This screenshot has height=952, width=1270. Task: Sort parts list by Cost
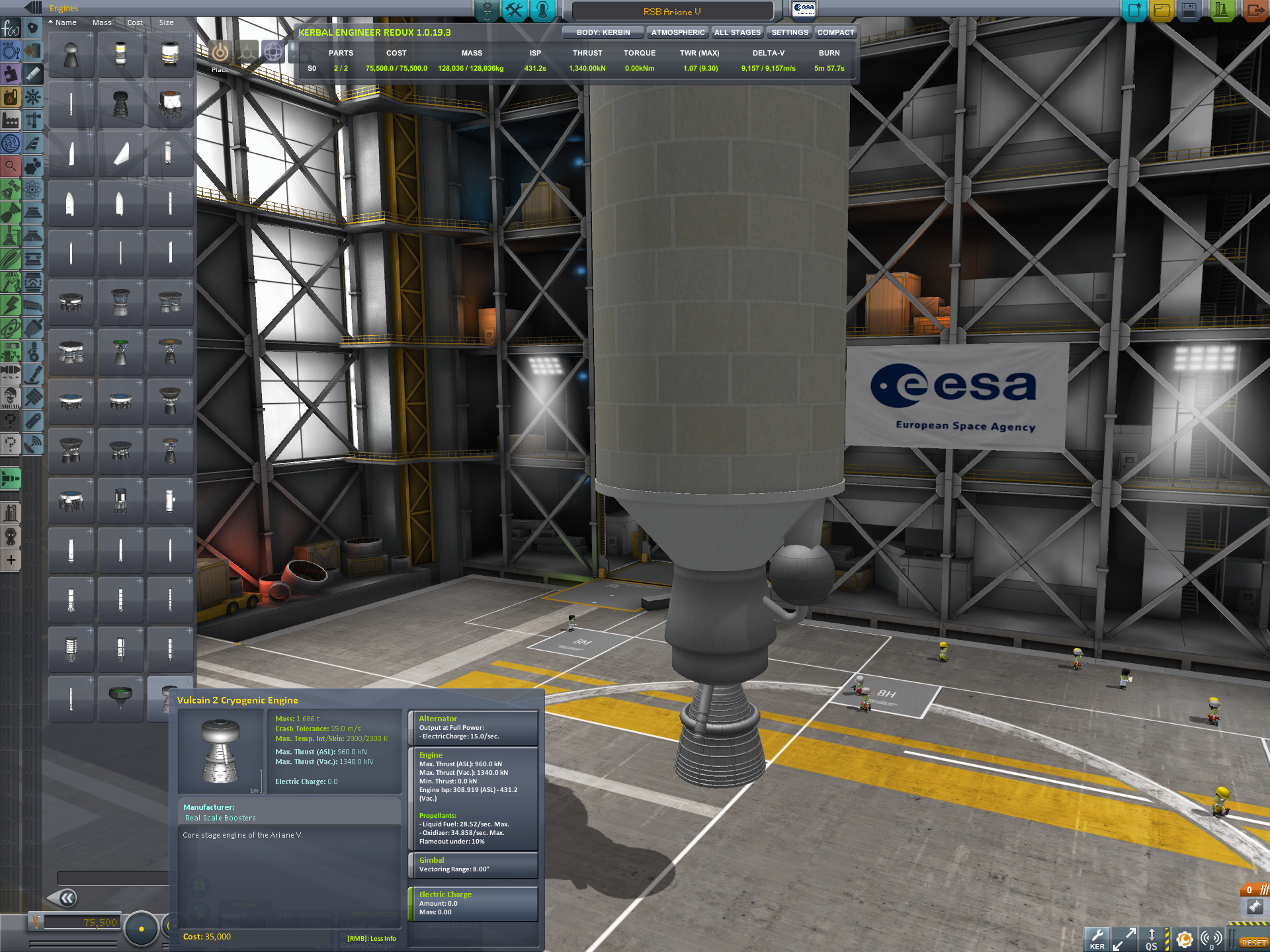[135, 22]
